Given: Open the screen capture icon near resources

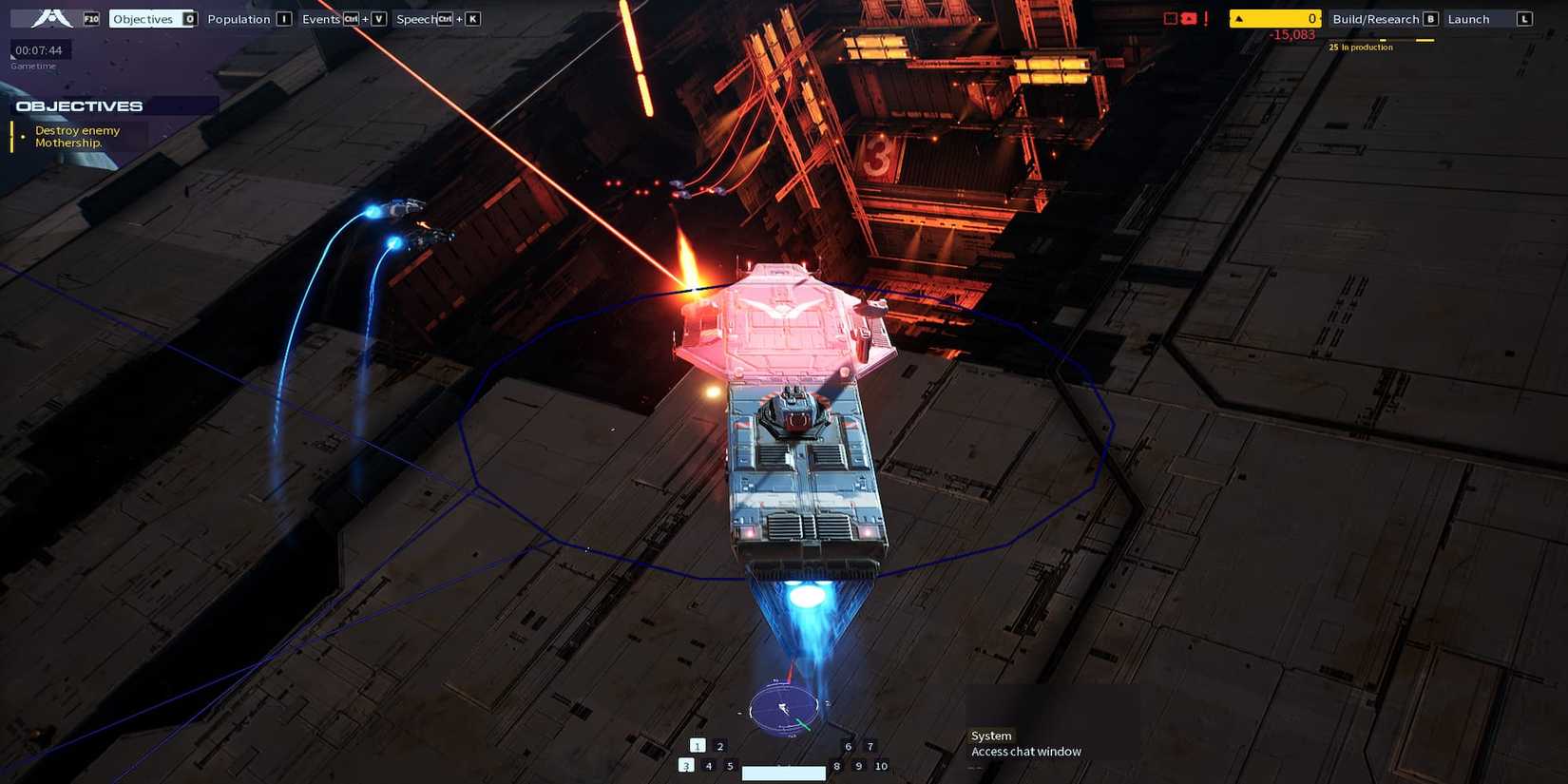Looking at the screenshot, I should (1170, 17).
